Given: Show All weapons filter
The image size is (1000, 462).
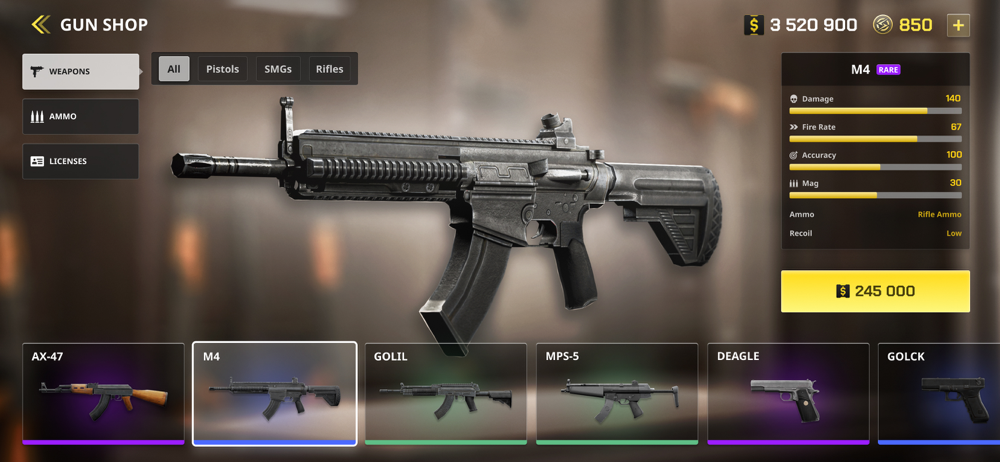Looking at the screenshot, I should [174, 69].
